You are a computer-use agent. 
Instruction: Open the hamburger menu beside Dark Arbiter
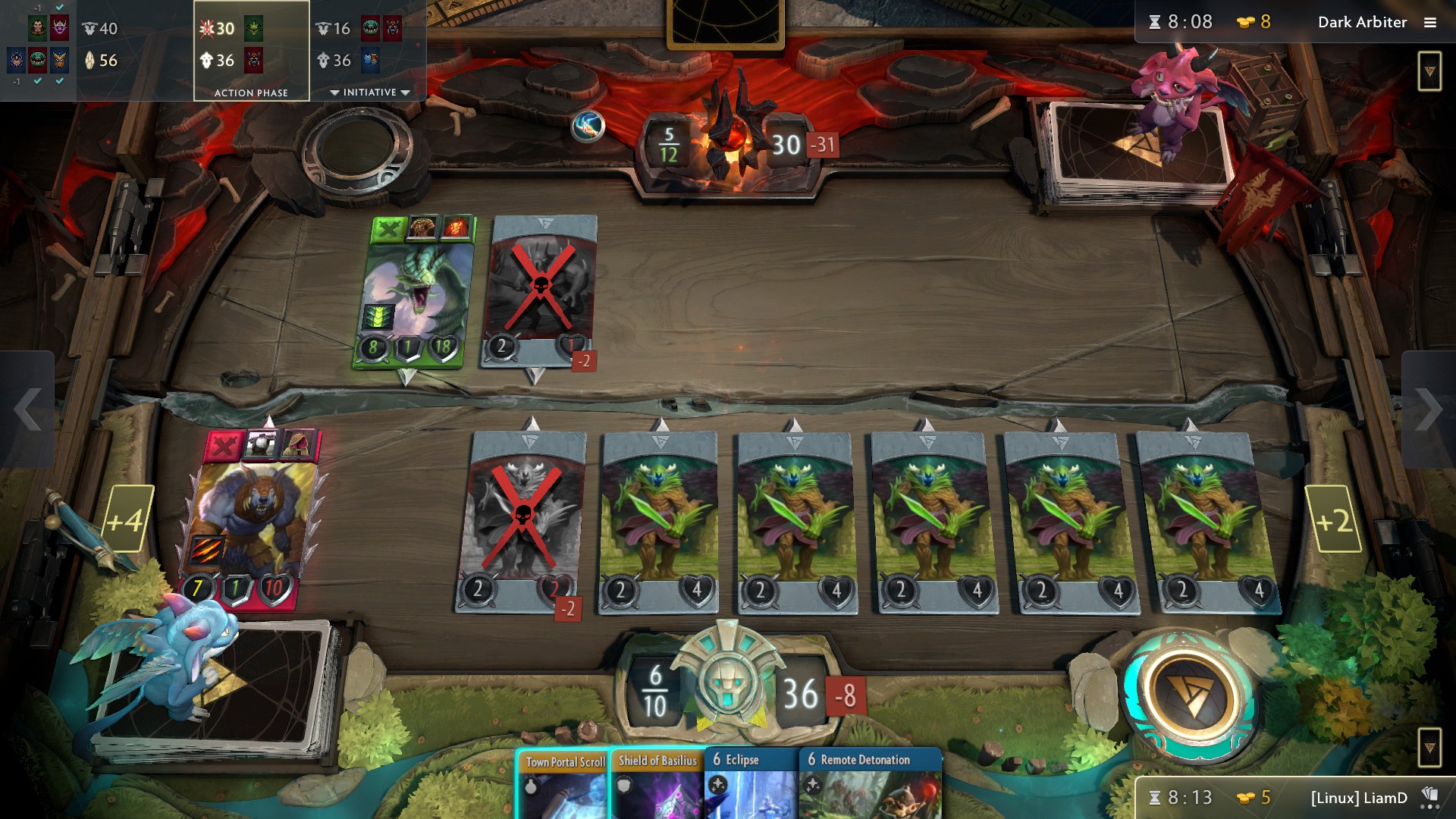[x=1430, y=23]
